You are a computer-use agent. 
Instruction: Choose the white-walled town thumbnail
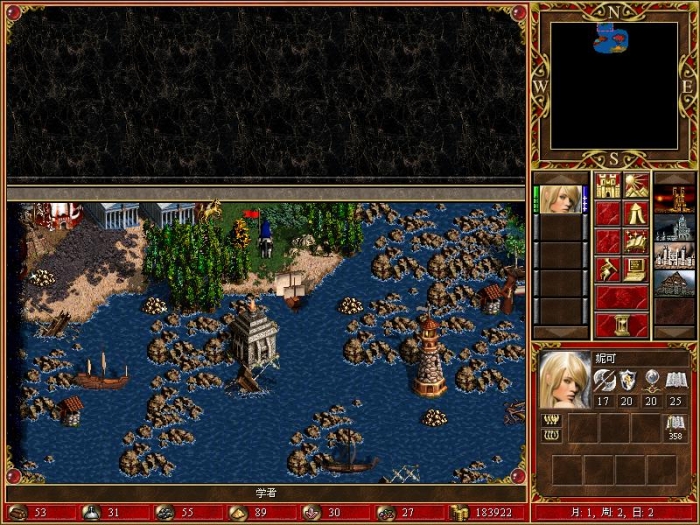[x=675, y=255]
